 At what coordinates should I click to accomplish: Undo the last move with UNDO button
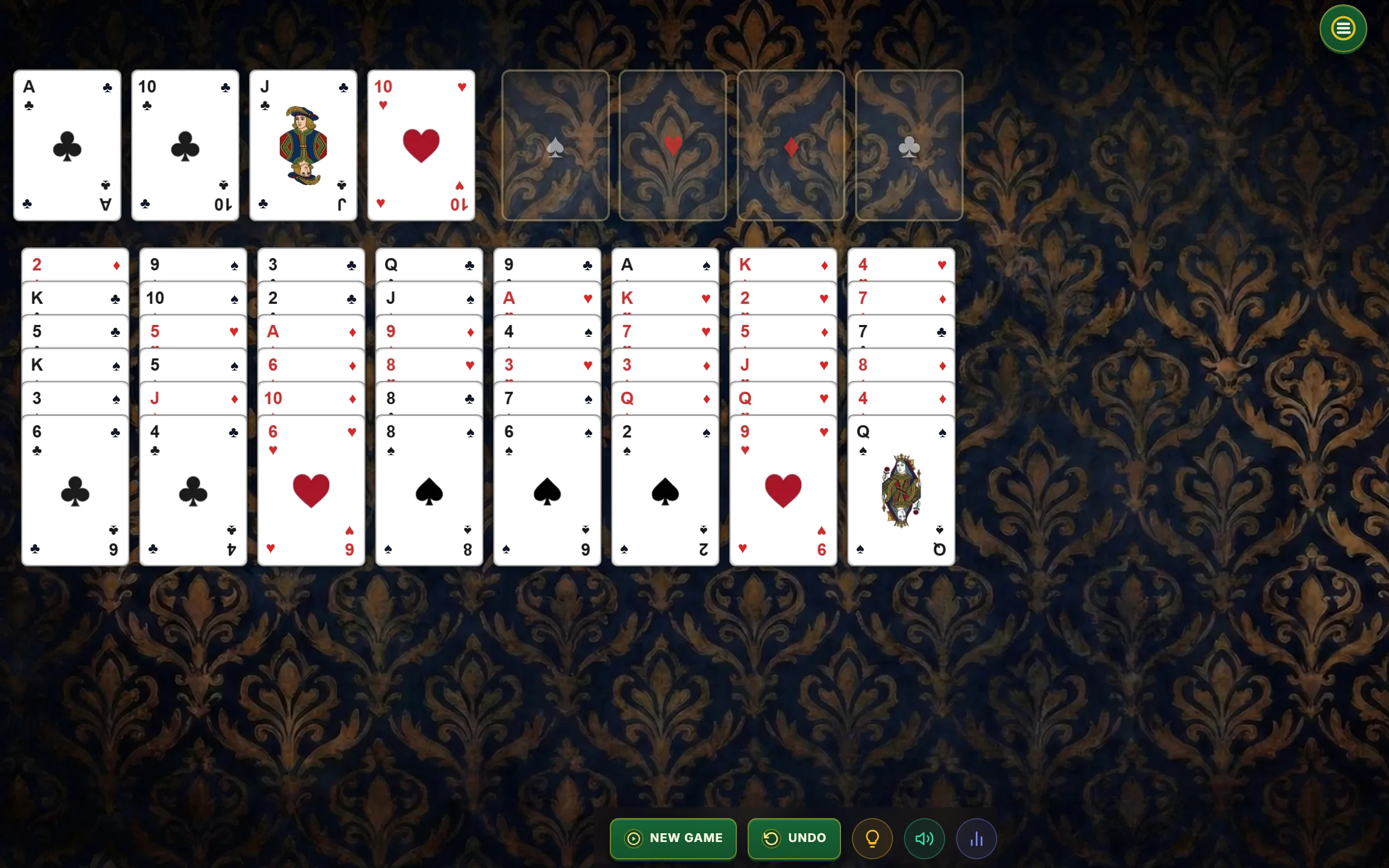pyautogui.click(x=794, y=838)
